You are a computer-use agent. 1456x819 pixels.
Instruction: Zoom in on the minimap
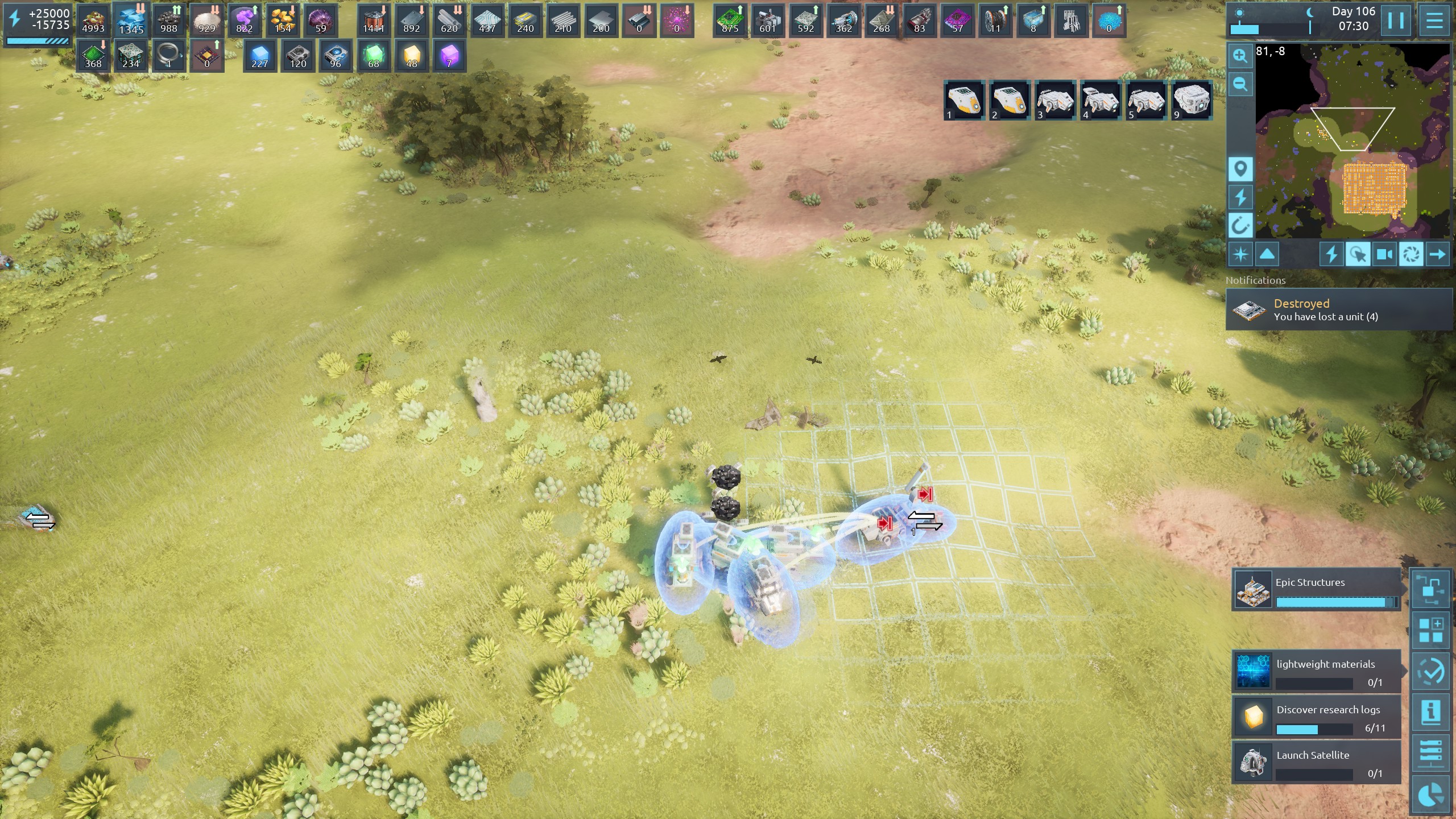tap(1240, 56)
